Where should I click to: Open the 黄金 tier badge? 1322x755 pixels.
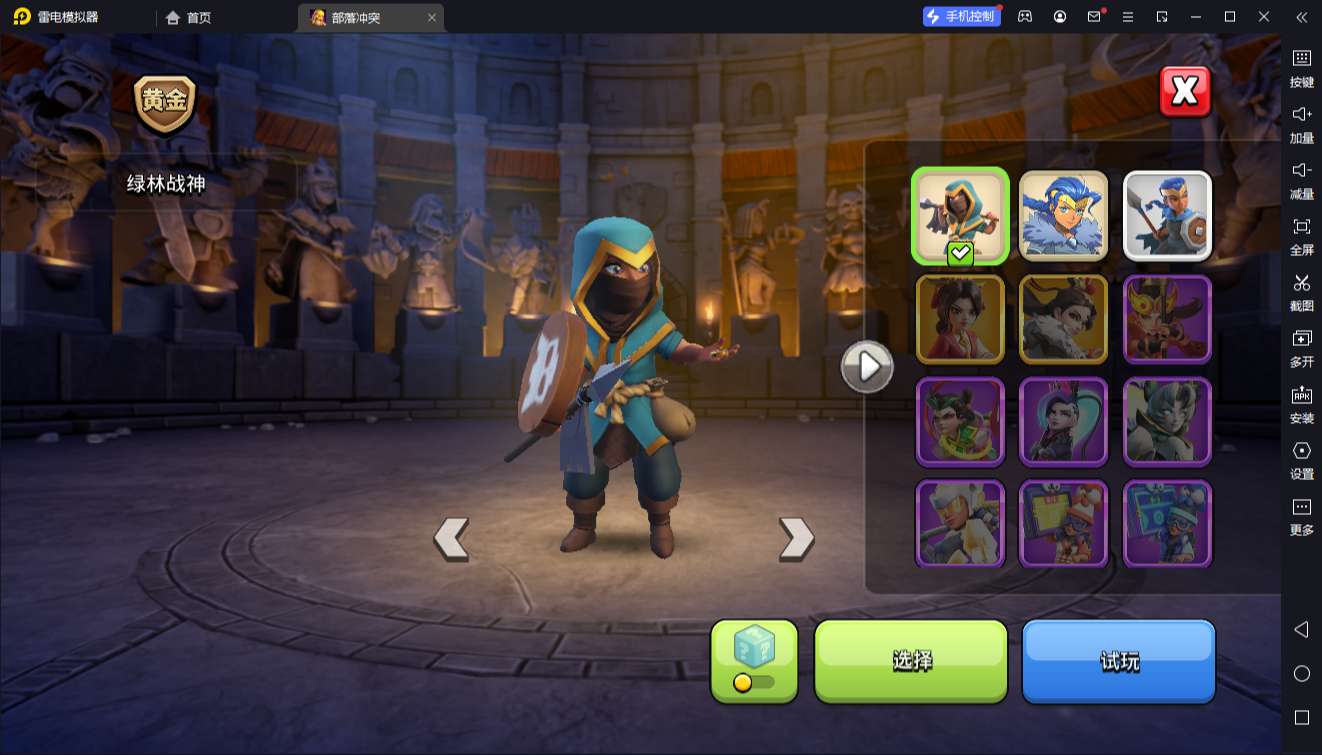pyautogui.click(x=165, y=103)
